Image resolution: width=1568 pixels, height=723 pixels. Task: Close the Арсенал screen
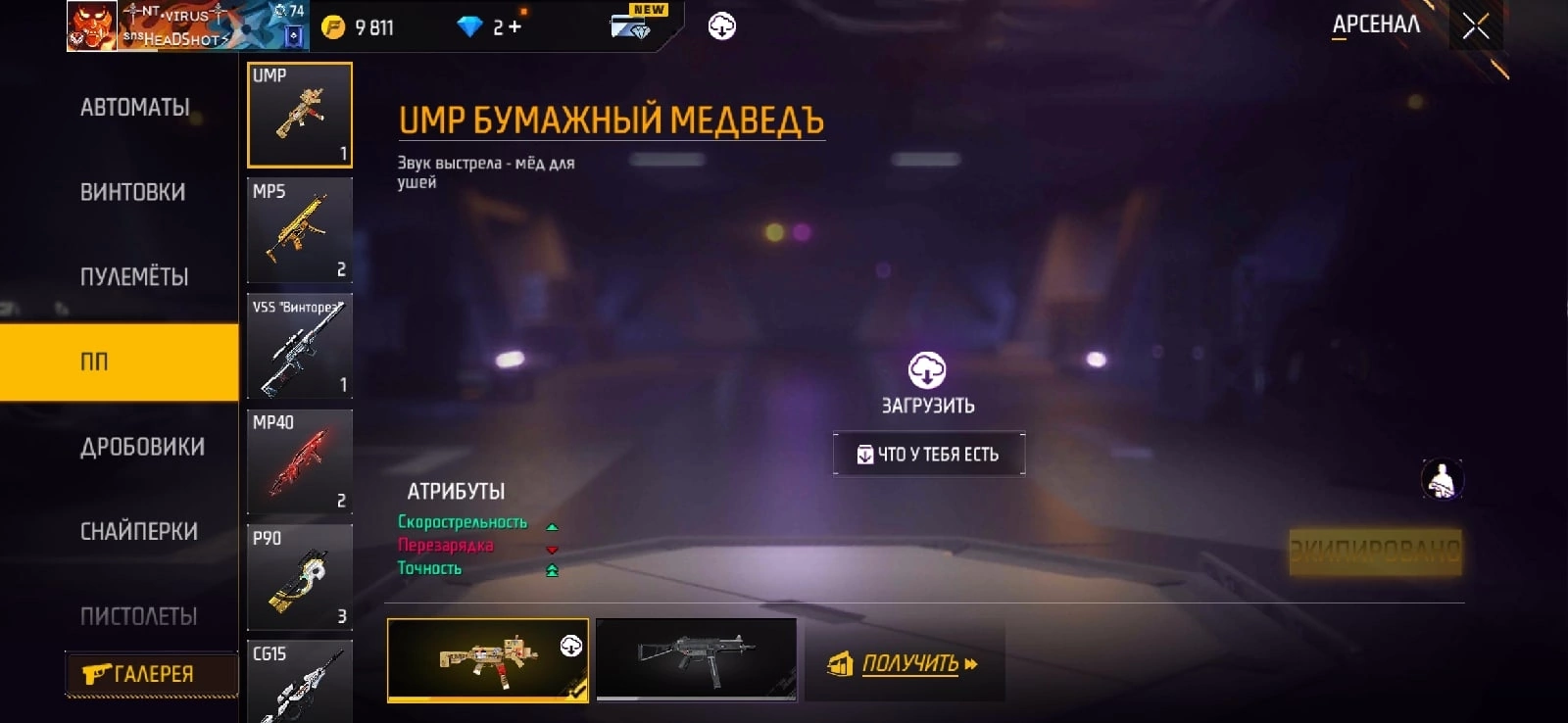click(1476, 26)
